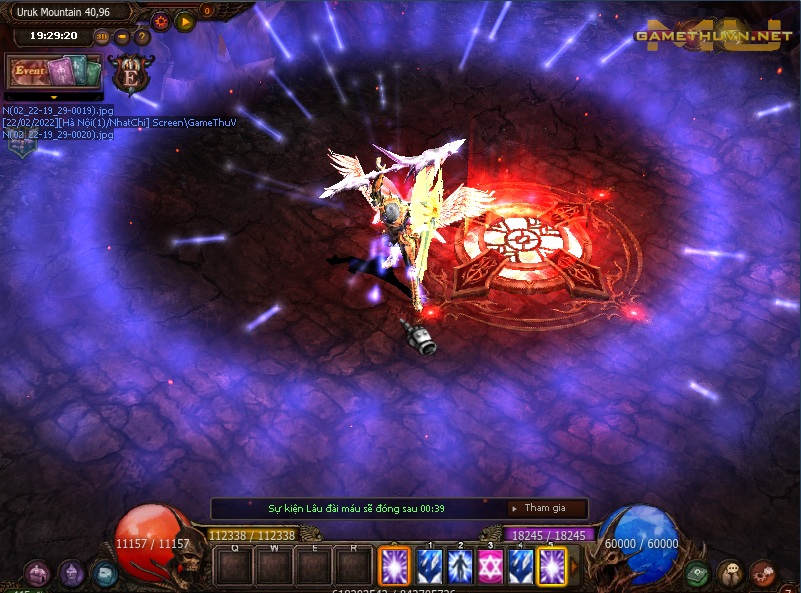
Task: Activate the glowing figure skill in slot 2
Action: [x=460, y=566]
